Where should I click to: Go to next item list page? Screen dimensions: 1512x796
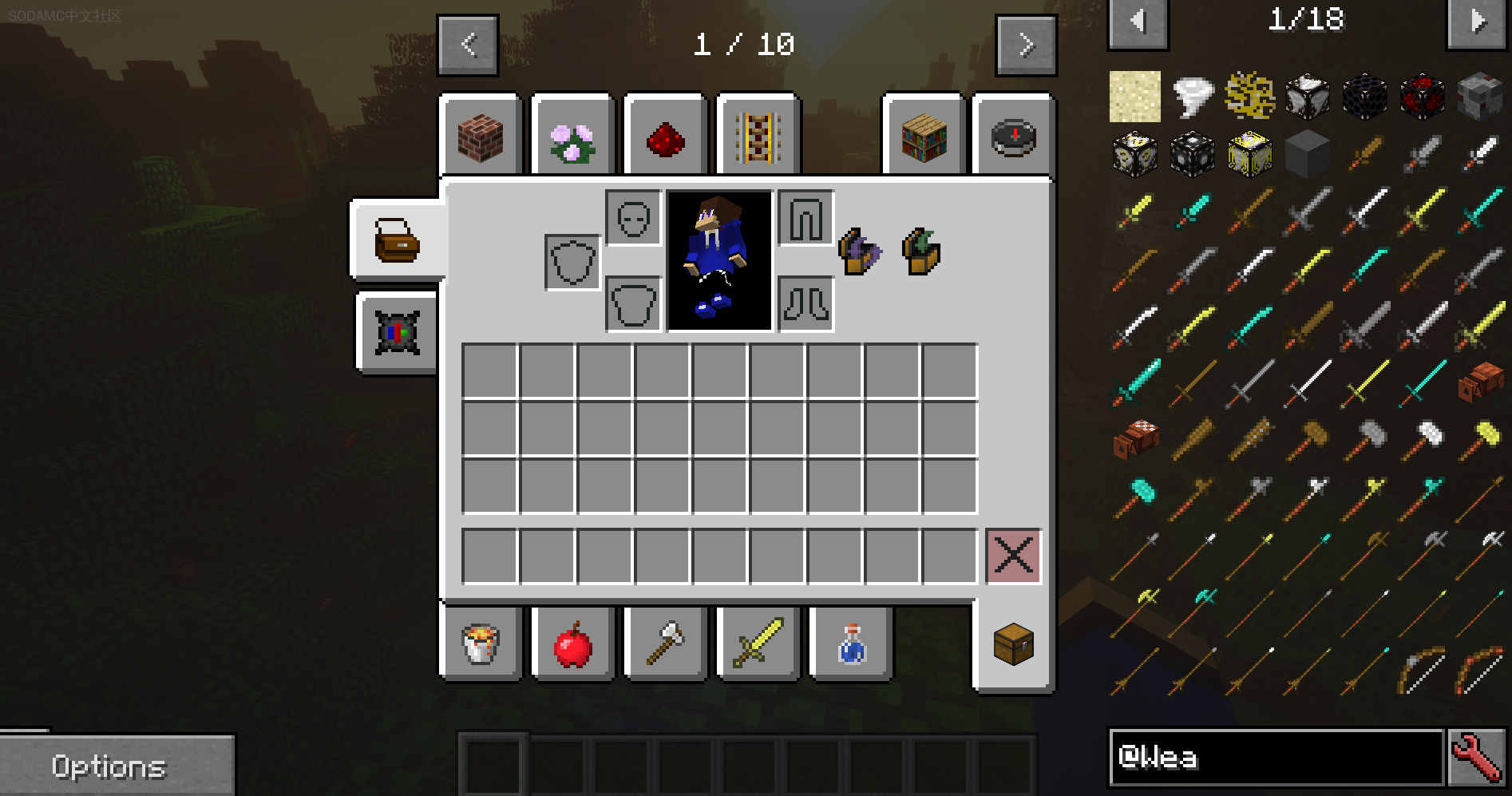click(x=1477, y=21)
